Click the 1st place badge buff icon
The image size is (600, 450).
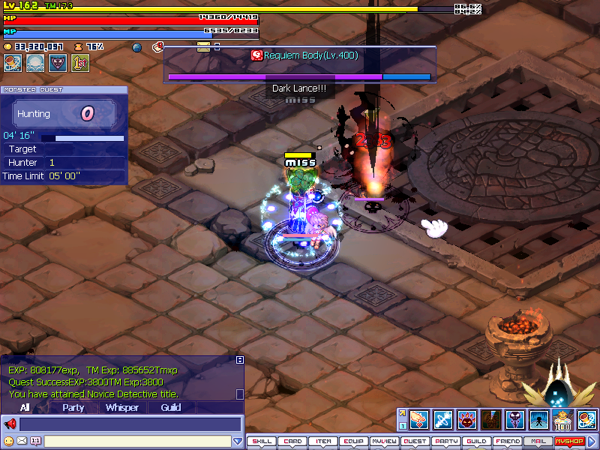pyautogui.click(x=79, y=63)
